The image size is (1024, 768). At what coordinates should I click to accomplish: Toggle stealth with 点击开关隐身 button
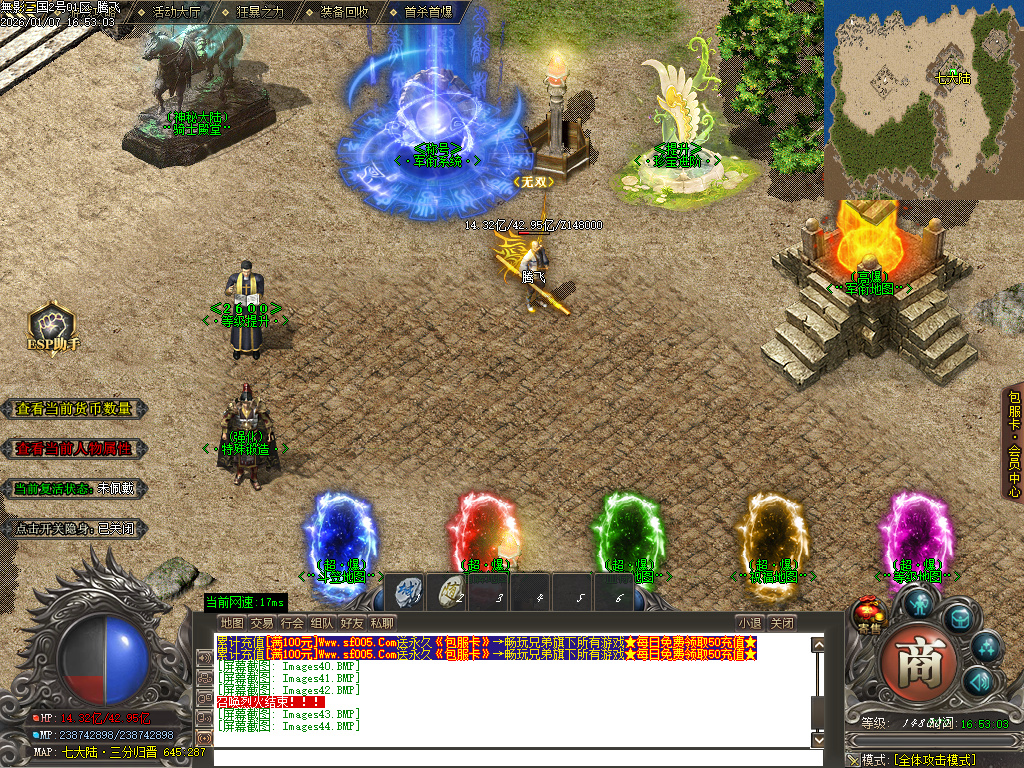[75, 529]
